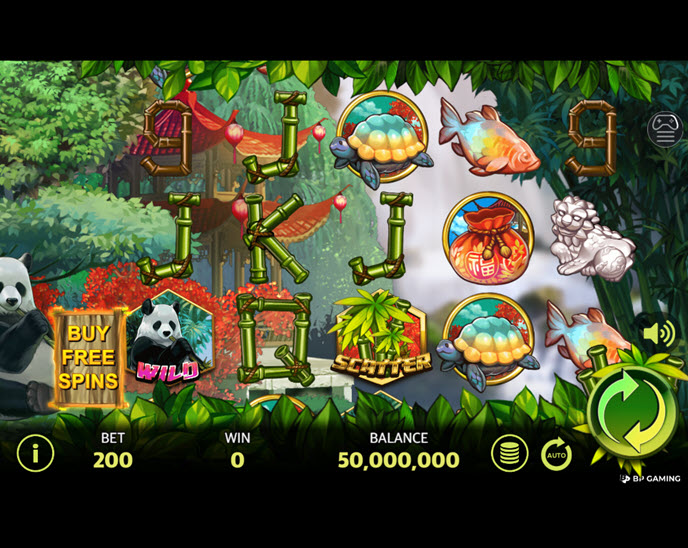
Task: Click the gamepad icon button
Action: coord(665,129)
